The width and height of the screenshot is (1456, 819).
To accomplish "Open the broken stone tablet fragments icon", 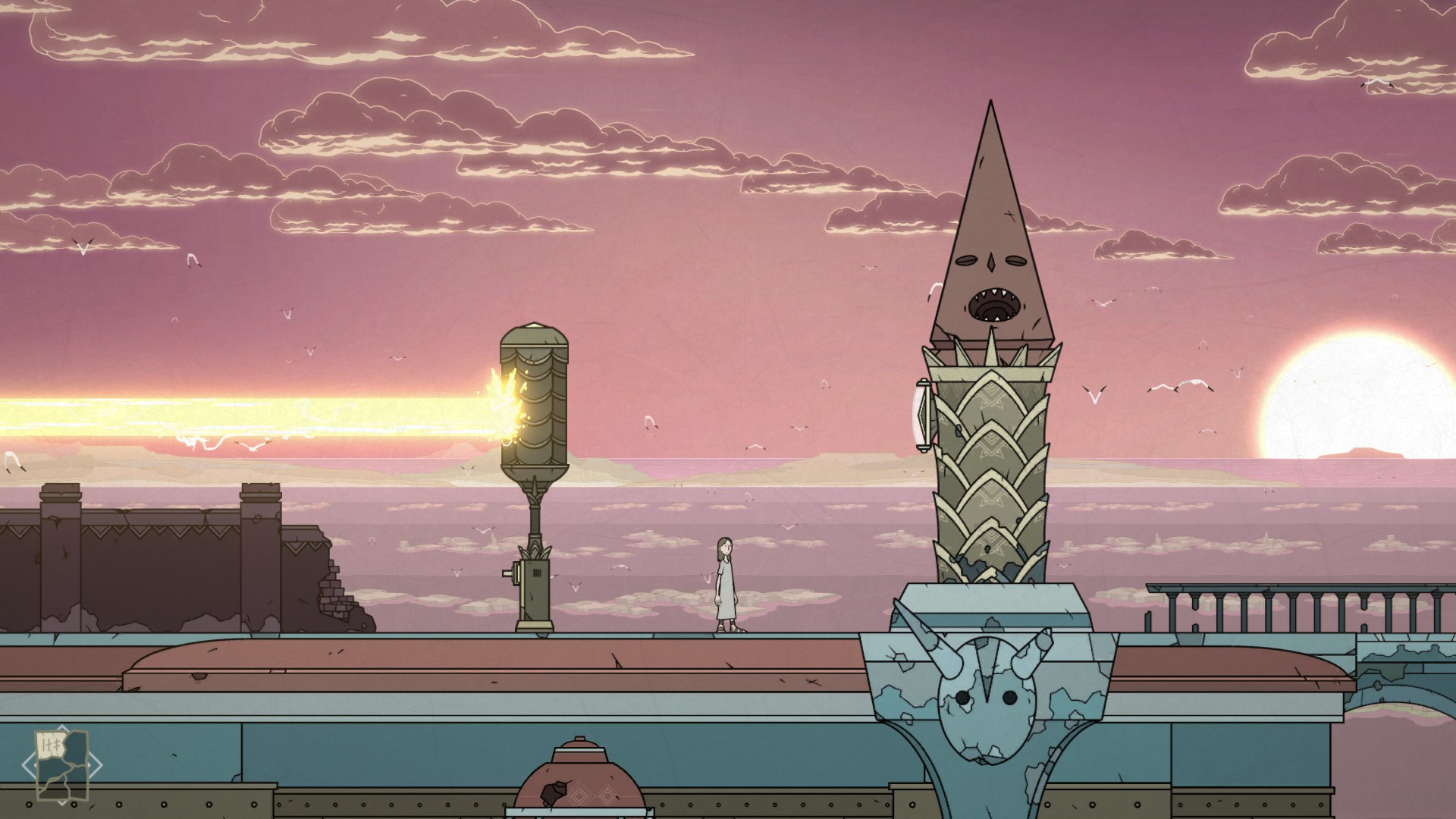I will point(62,764).
